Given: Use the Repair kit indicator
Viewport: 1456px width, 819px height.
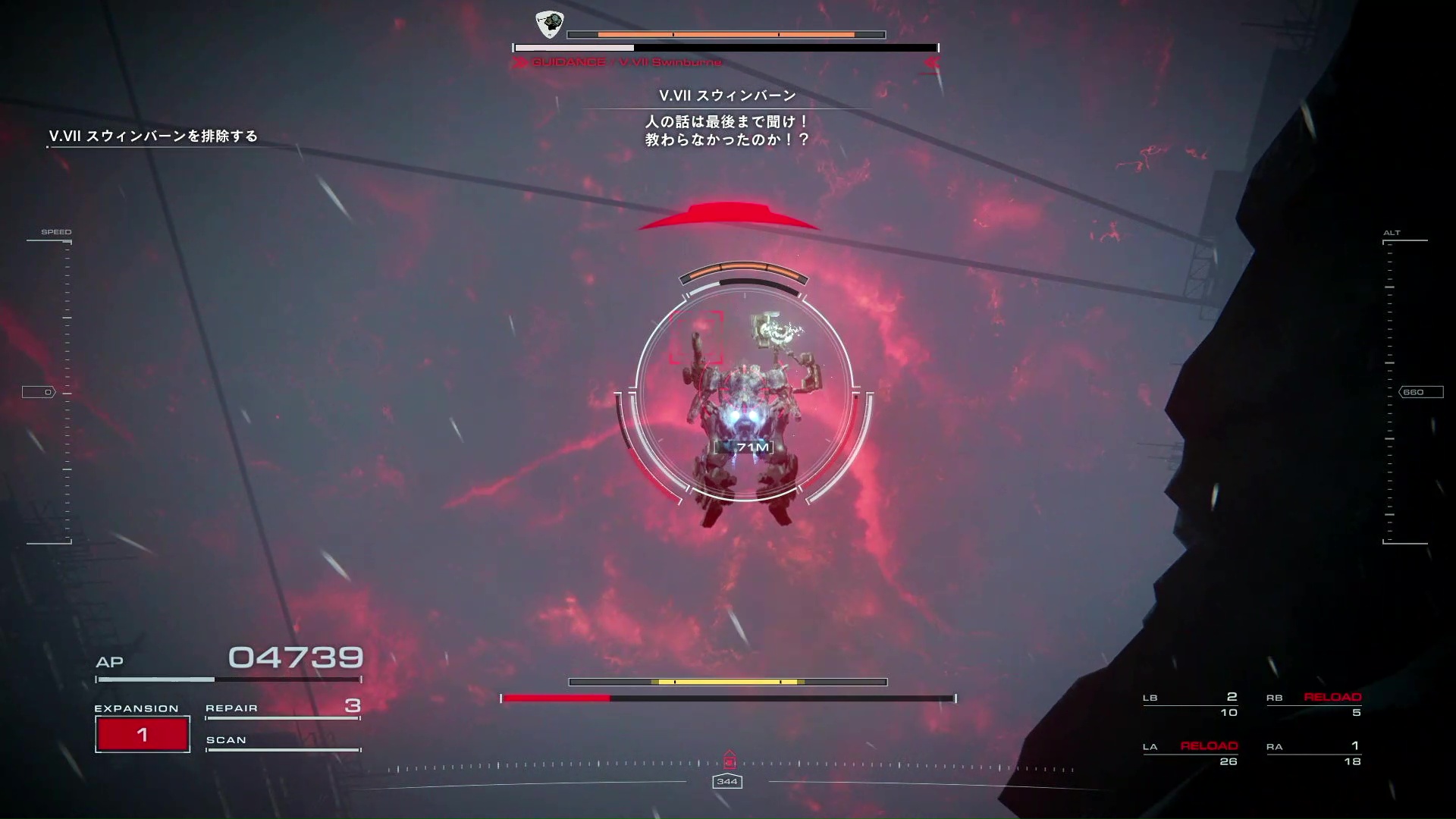Looking at the screenshot, I should click(282, 708).
